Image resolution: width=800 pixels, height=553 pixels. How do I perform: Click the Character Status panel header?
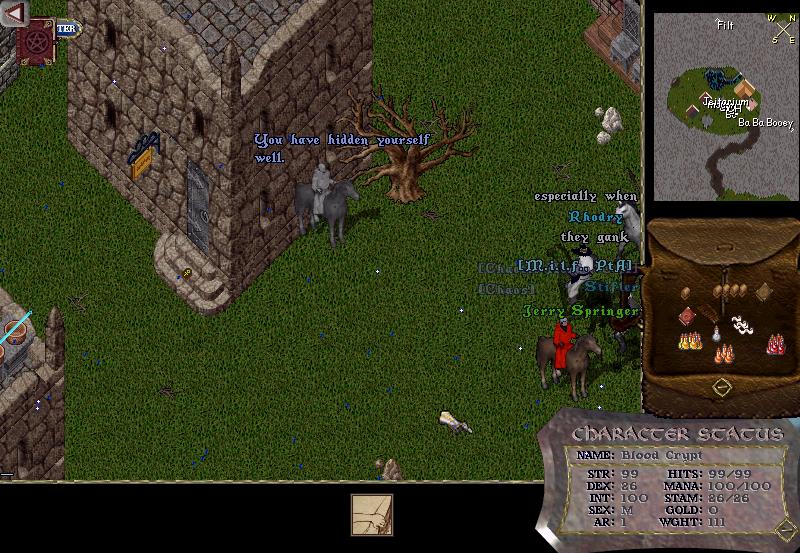(676, 434)
